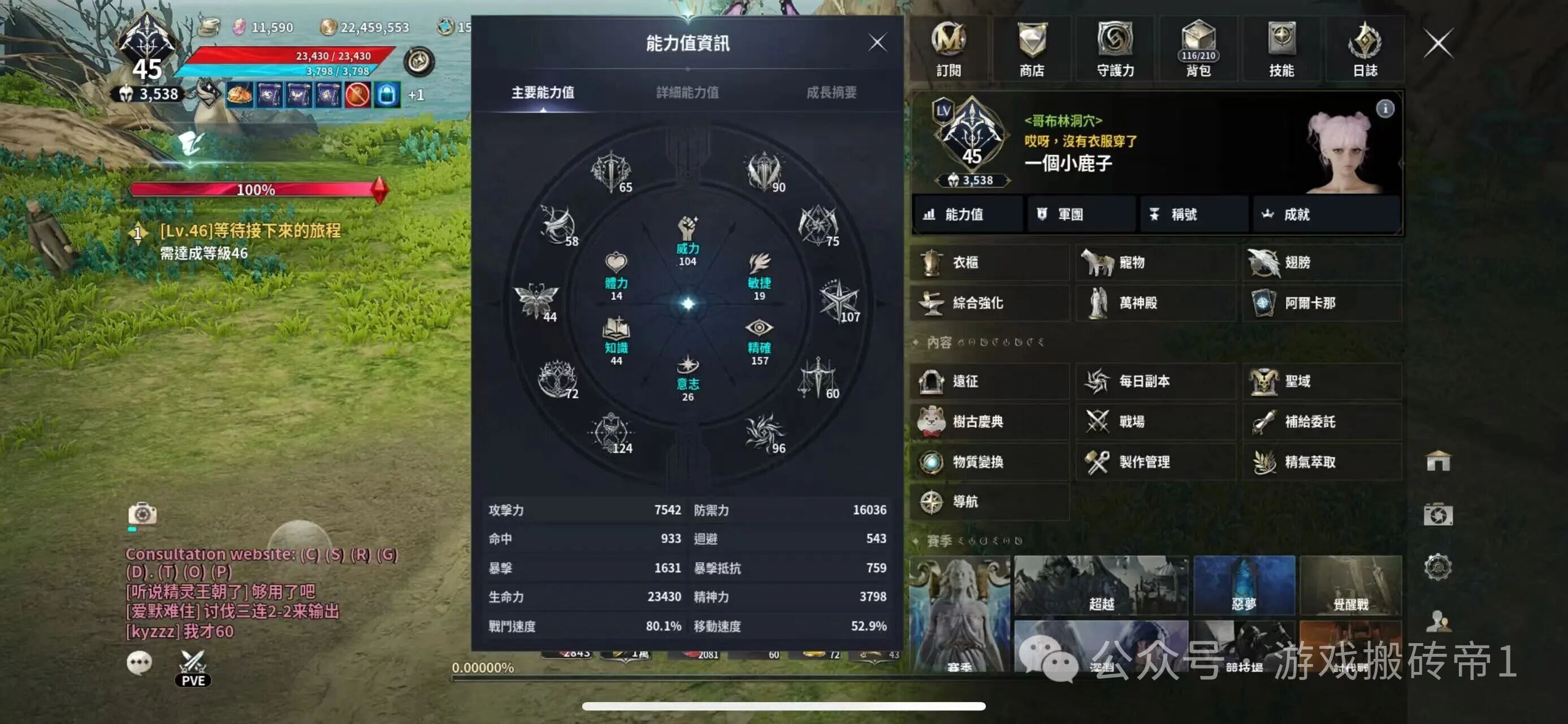The image size is (1568, 724).
Task: Toggle the screenshot camera icon on left
Action: tap(144, 515)
